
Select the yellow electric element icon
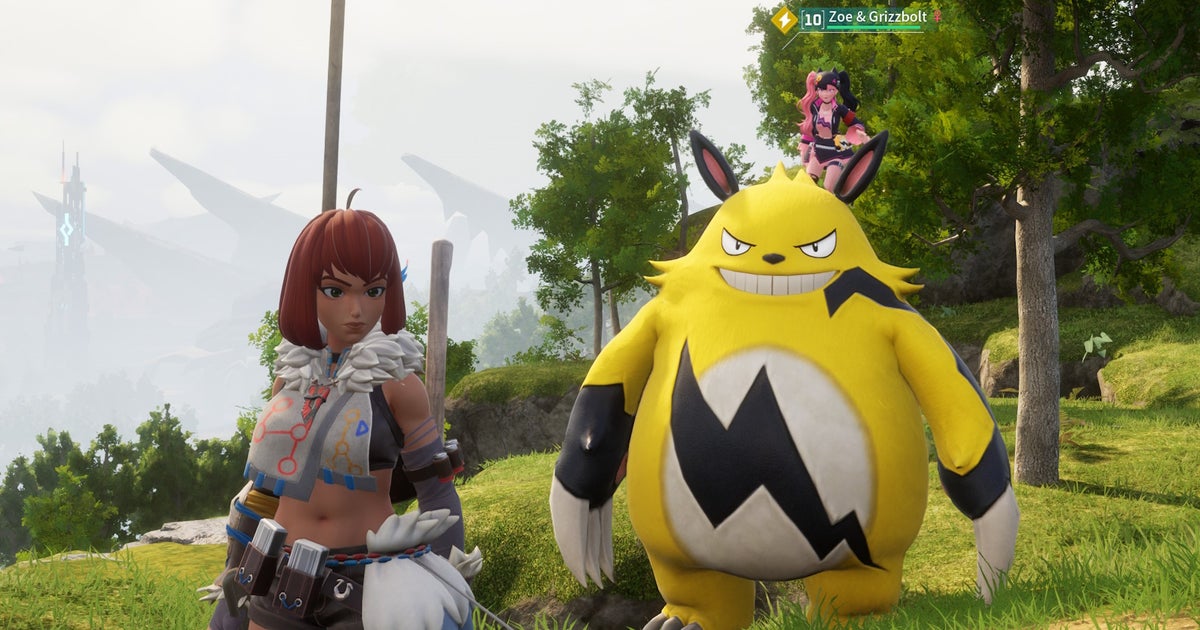pos(785,19)
